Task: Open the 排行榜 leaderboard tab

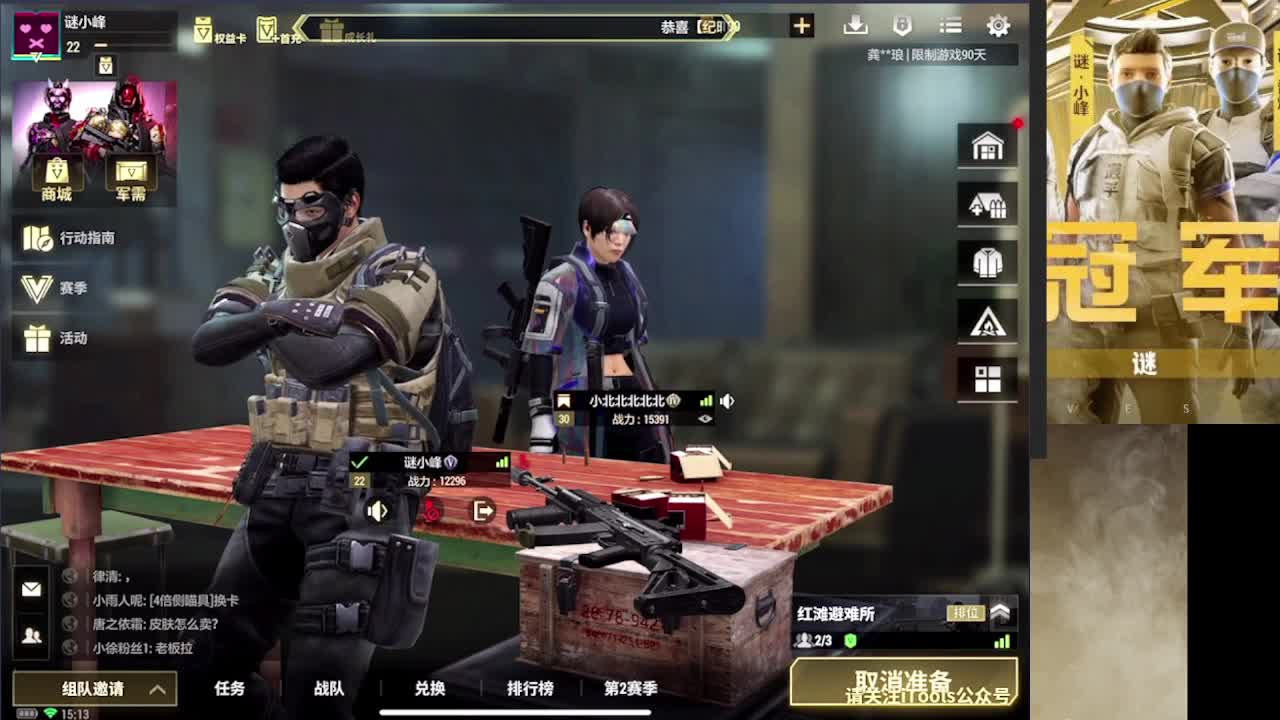Action: click(528, 690)
